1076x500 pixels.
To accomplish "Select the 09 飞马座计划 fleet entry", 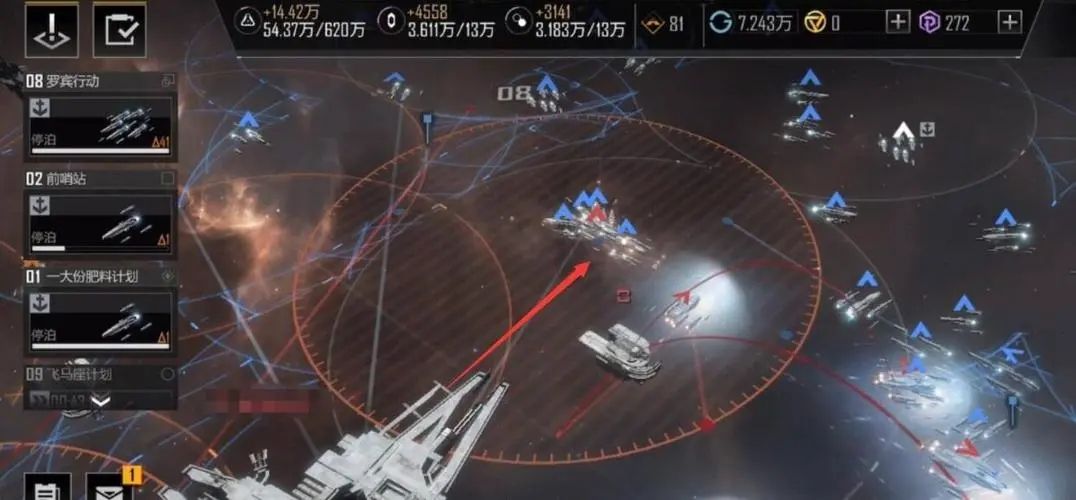I will coord(90,376).
